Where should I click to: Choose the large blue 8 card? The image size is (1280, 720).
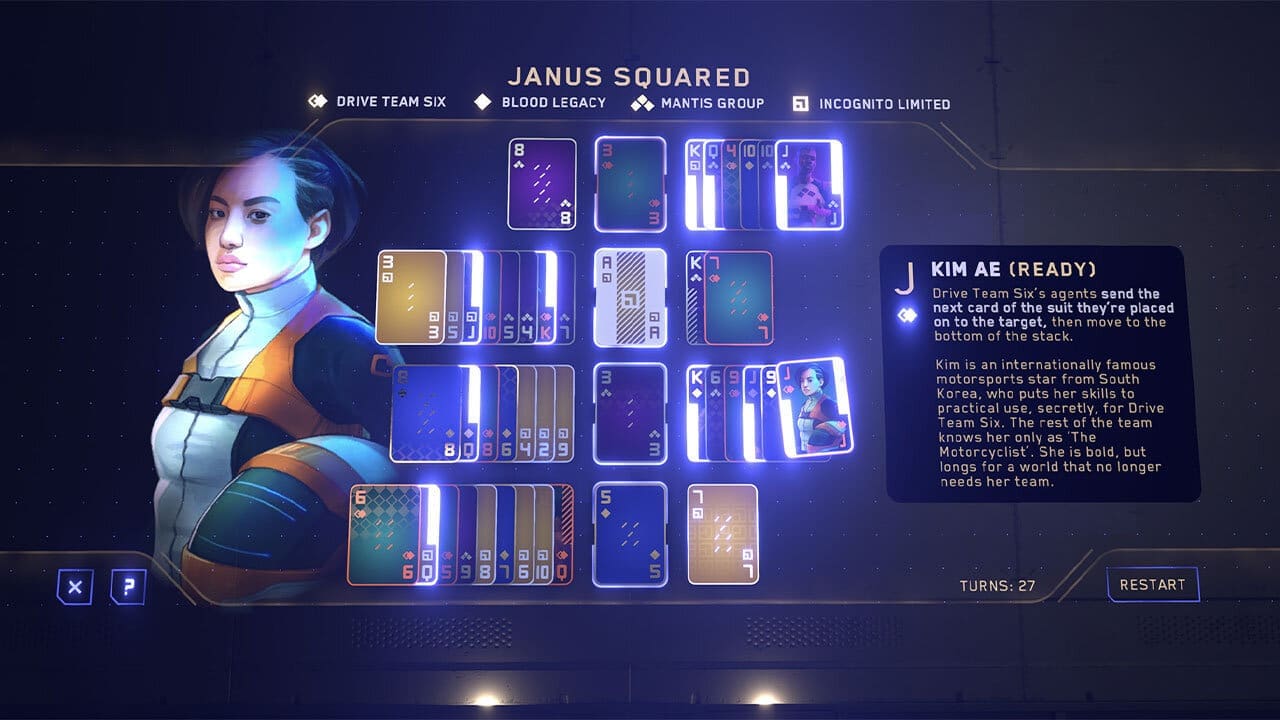(428, 413)
